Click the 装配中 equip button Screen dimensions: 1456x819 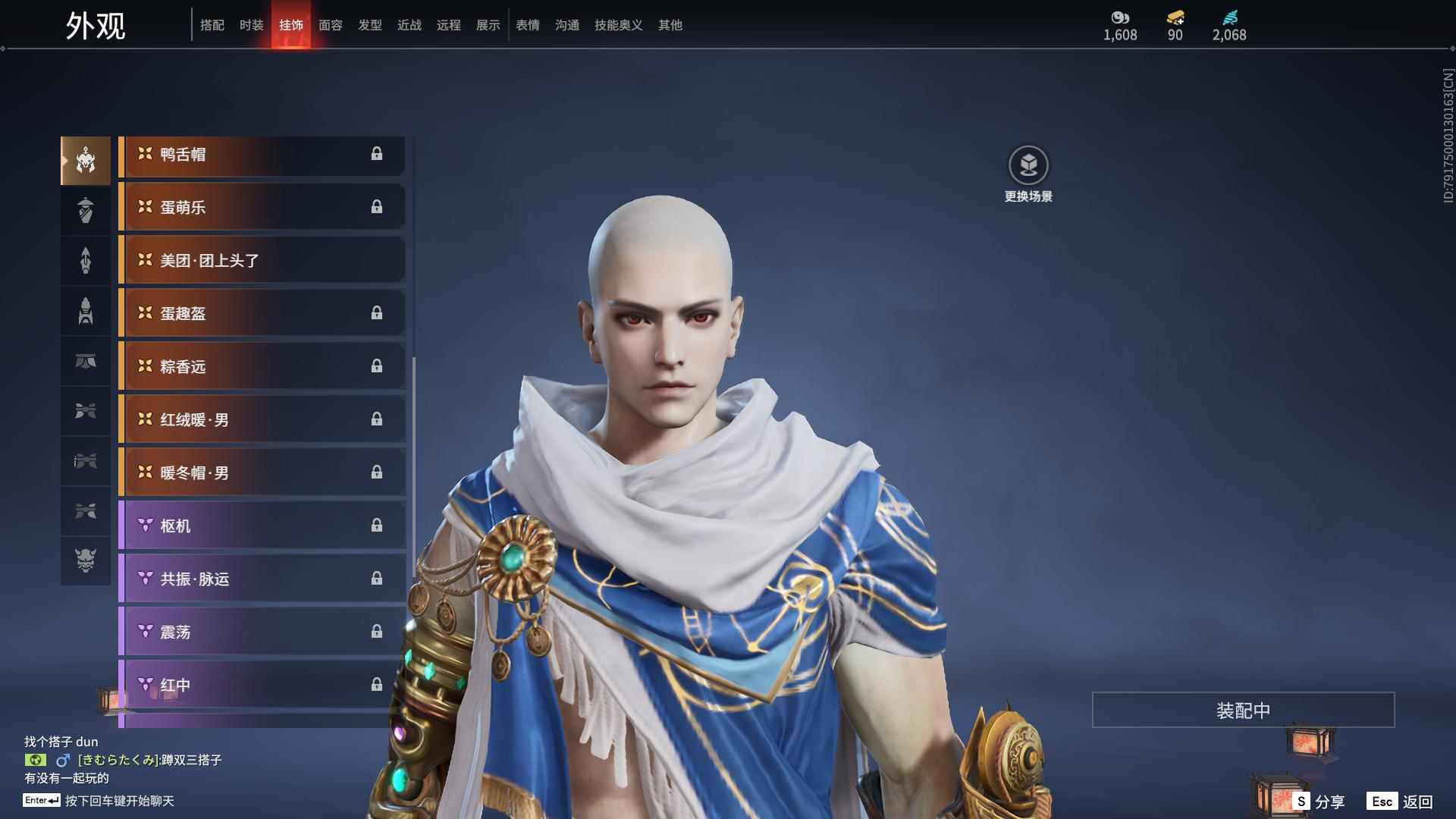pyautogui.click(x=1243, y=710)
